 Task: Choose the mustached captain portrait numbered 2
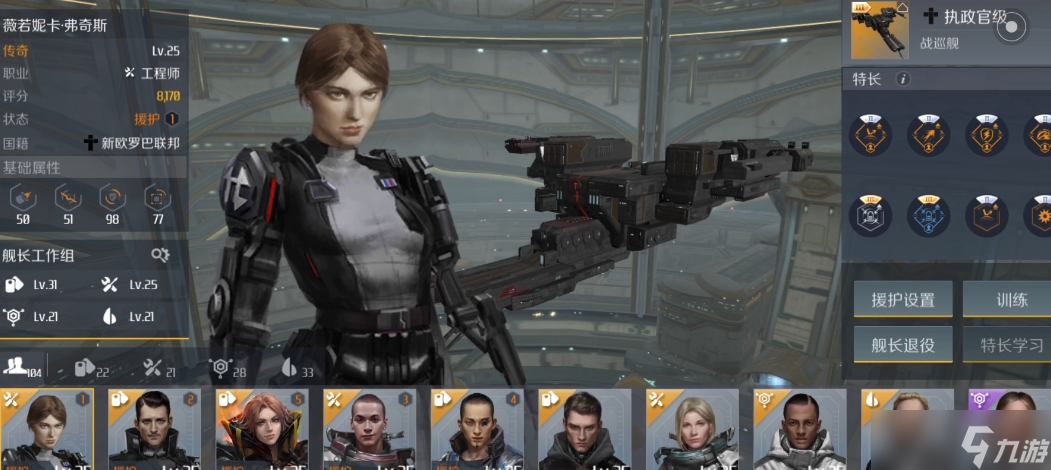tap(154, 430)
